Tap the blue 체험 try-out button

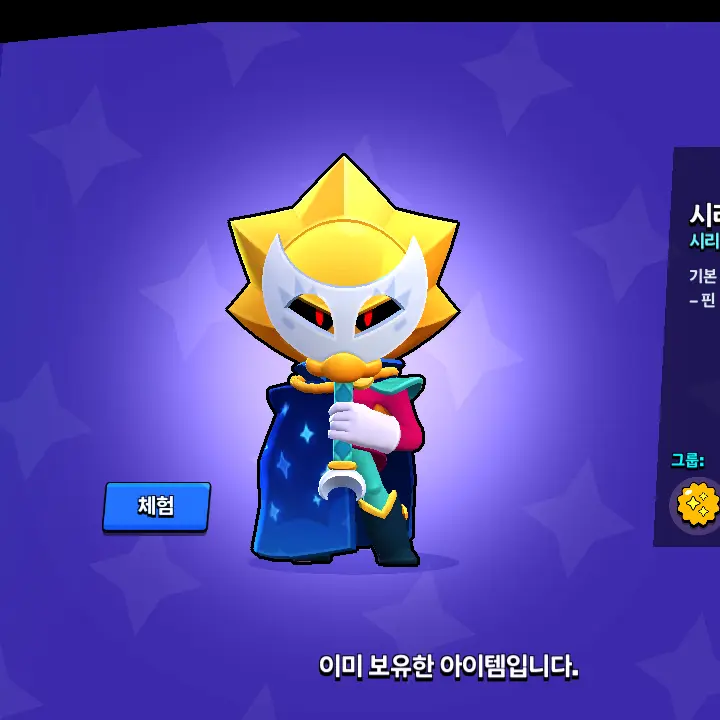pos(156,506)
